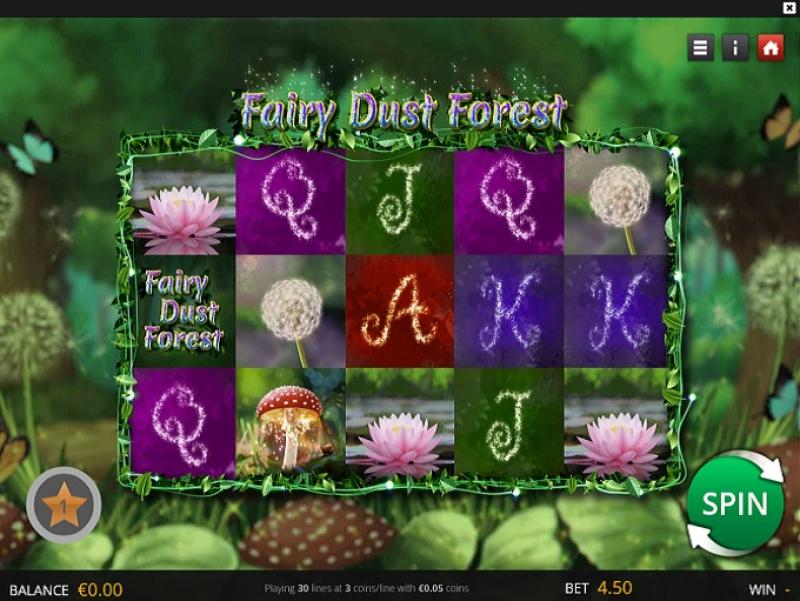
Task: Show the game info panel
Action: (735, 47)
